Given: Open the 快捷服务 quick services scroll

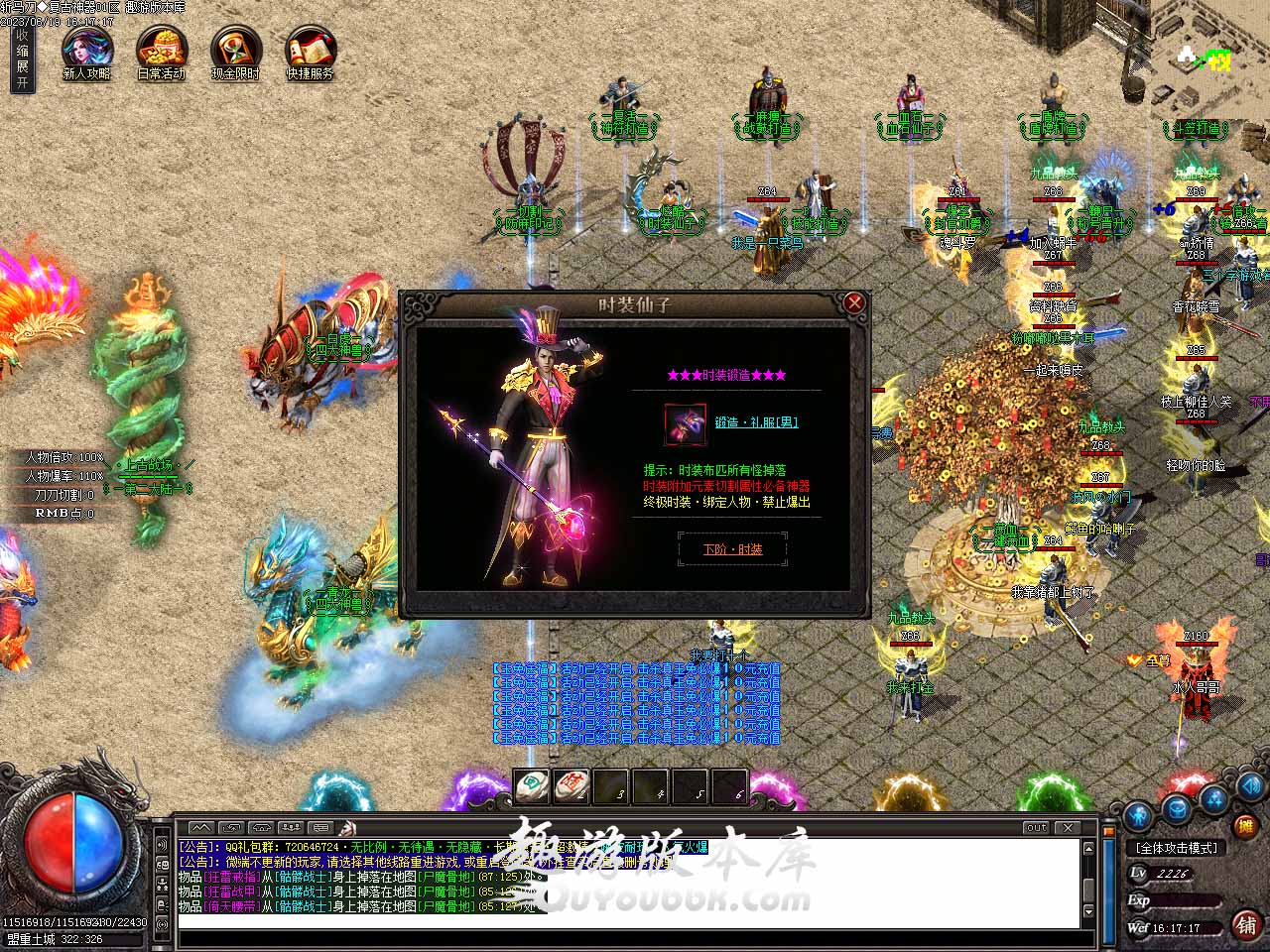Looking at the screenshot, I should pos(311,51).
